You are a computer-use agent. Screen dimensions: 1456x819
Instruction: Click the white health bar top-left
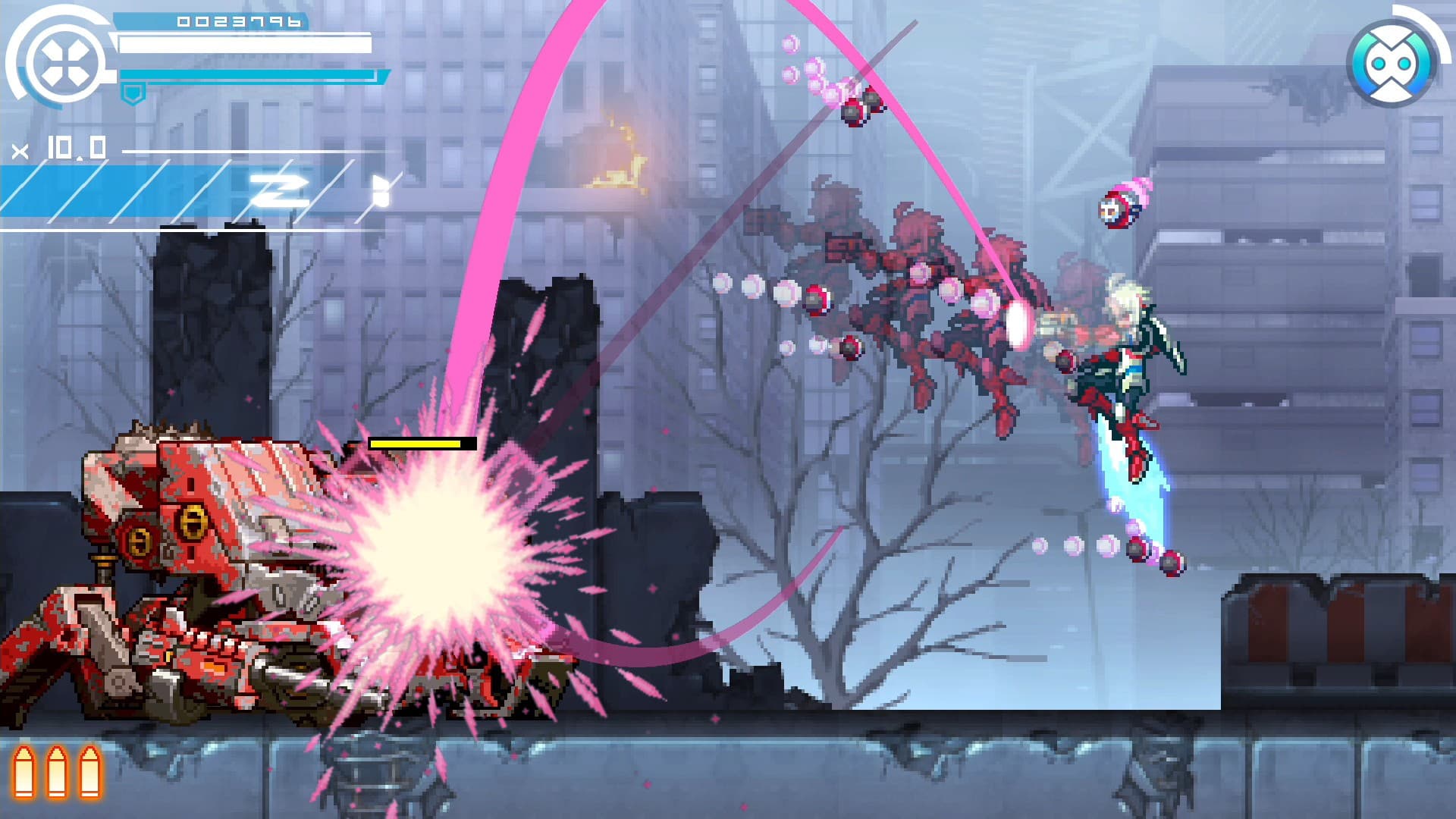[x=243, y=44]
